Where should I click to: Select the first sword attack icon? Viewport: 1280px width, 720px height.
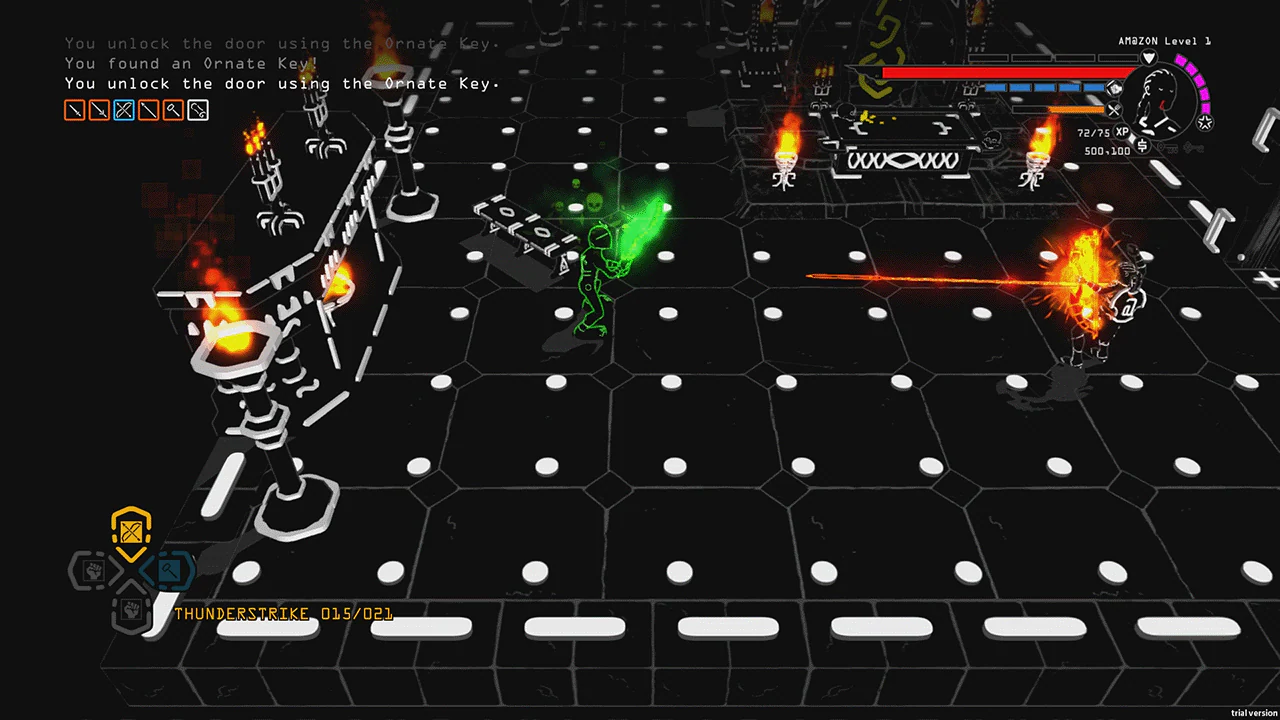[x=74, y=110]
